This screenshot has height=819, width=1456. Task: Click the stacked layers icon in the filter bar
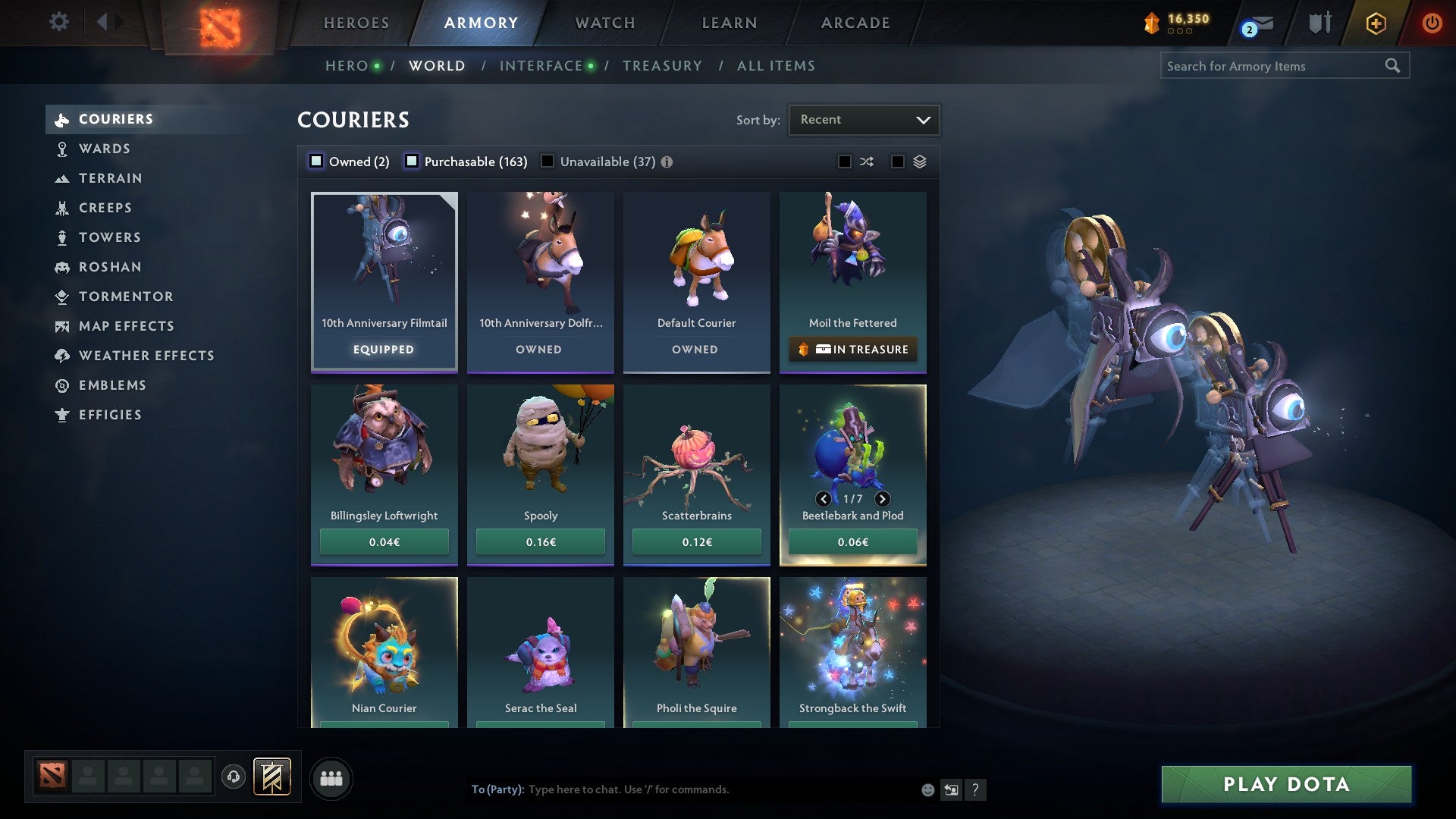(919, 162)
